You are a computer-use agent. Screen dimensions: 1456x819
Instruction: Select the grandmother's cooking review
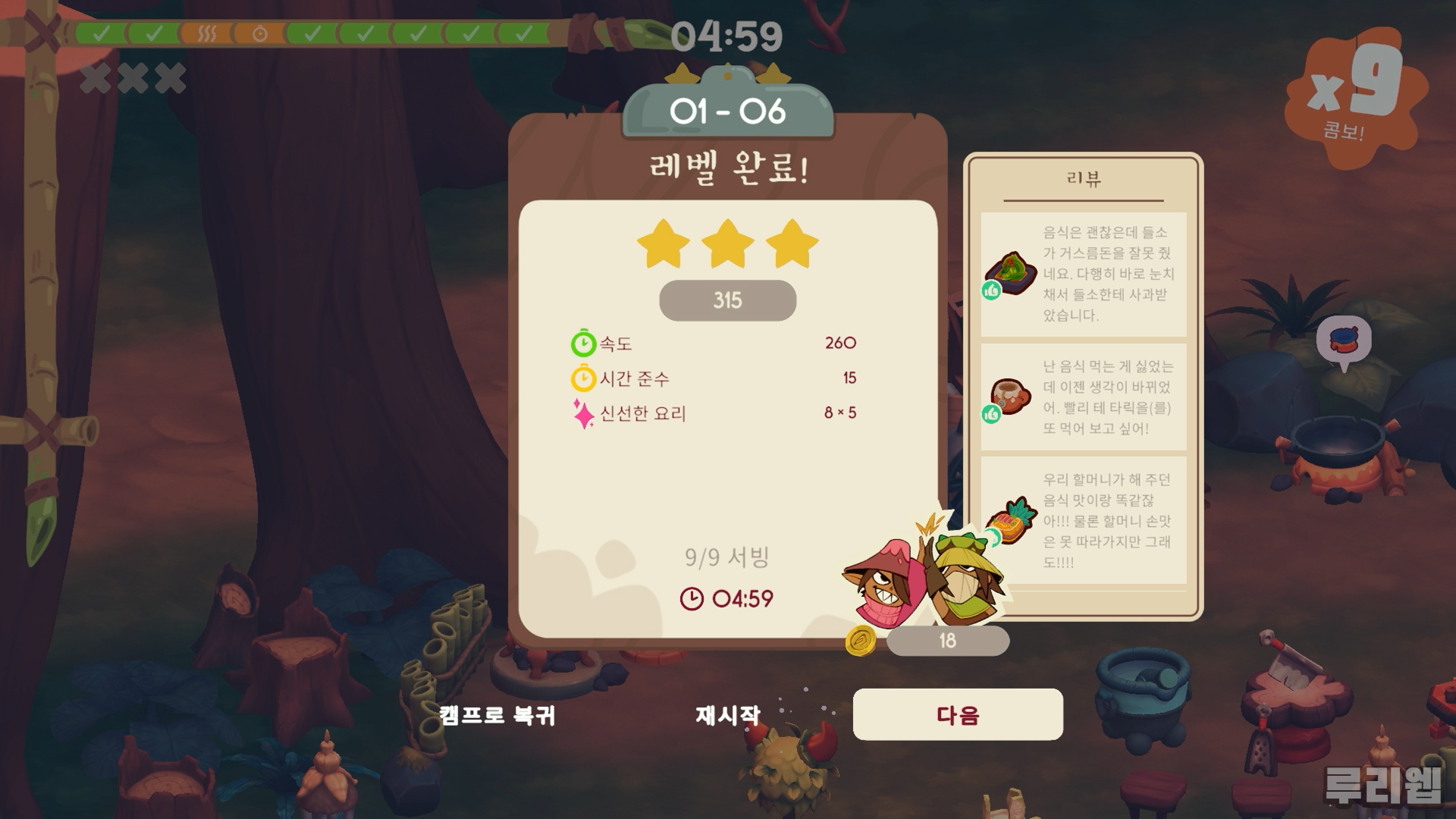pos(1083,521)
